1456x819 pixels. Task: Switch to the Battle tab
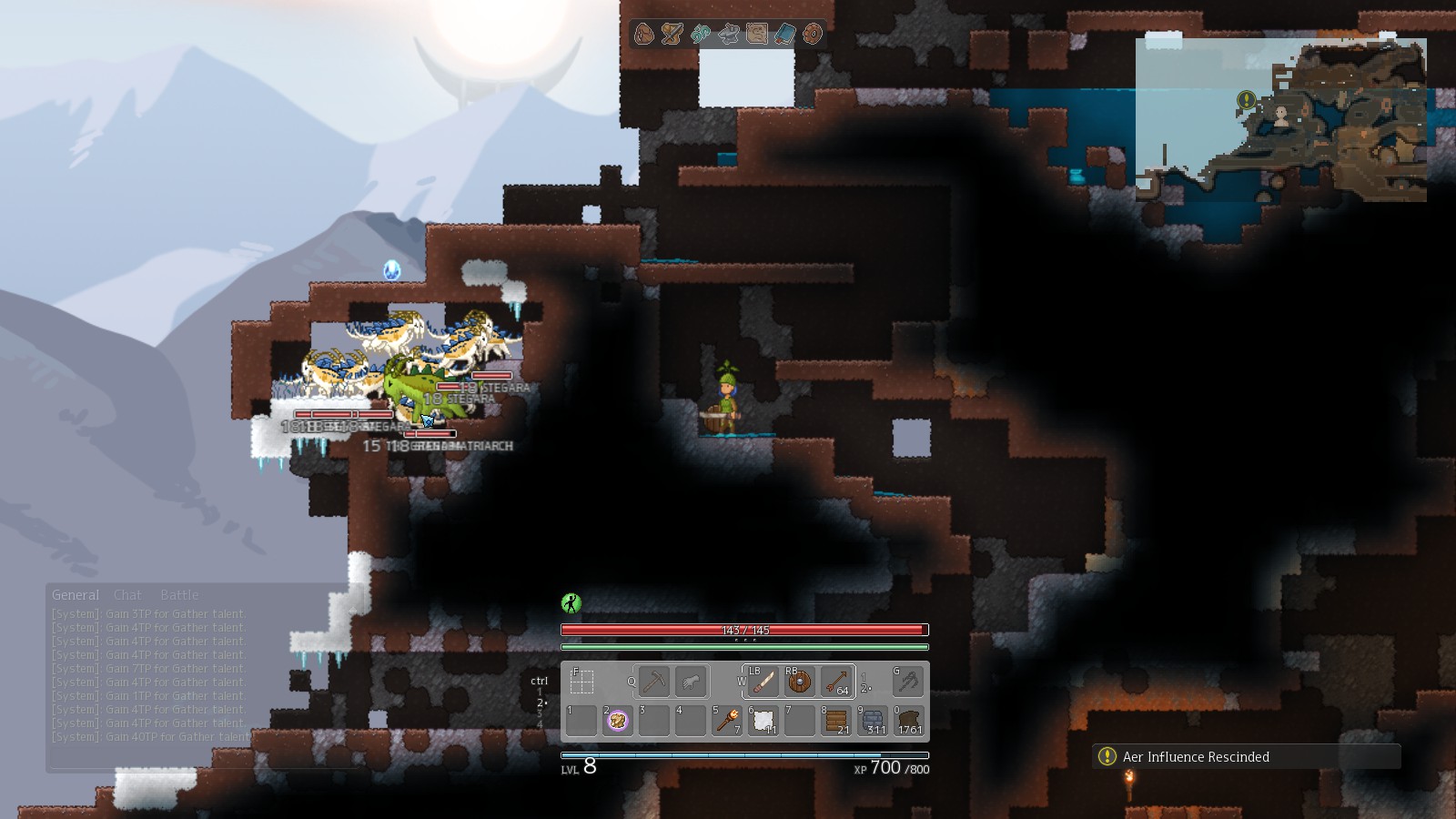179,595
